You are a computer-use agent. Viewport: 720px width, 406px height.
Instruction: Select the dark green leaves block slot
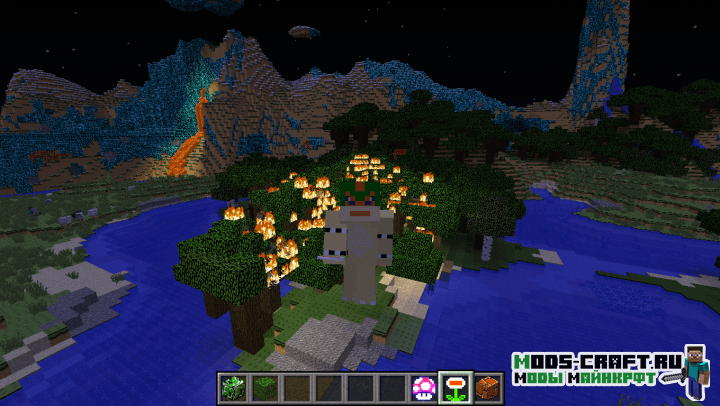[x=263, y=386]
